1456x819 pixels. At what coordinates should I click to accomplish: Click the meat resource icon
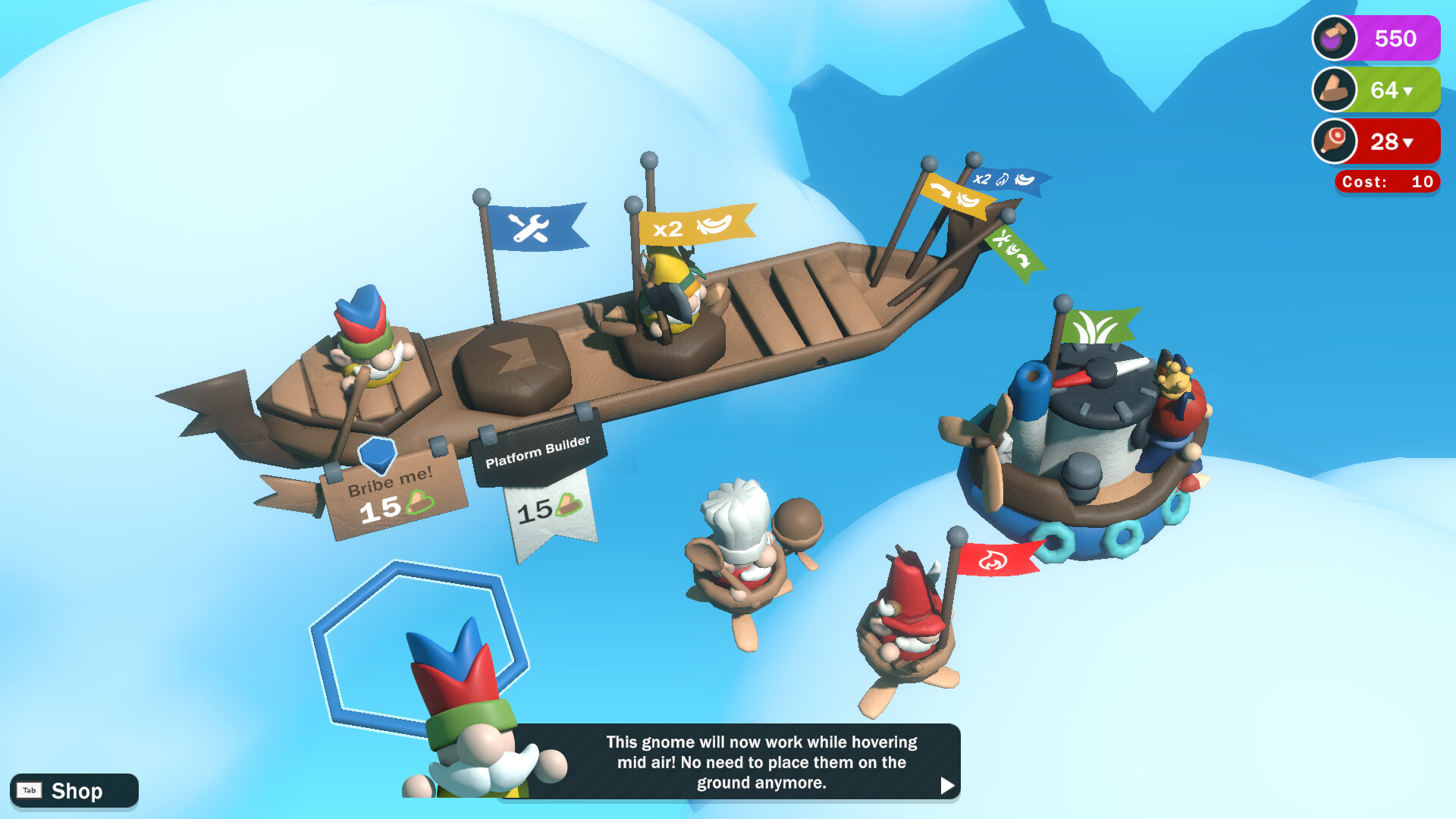pyautogui.click(x=1333, y=142)
